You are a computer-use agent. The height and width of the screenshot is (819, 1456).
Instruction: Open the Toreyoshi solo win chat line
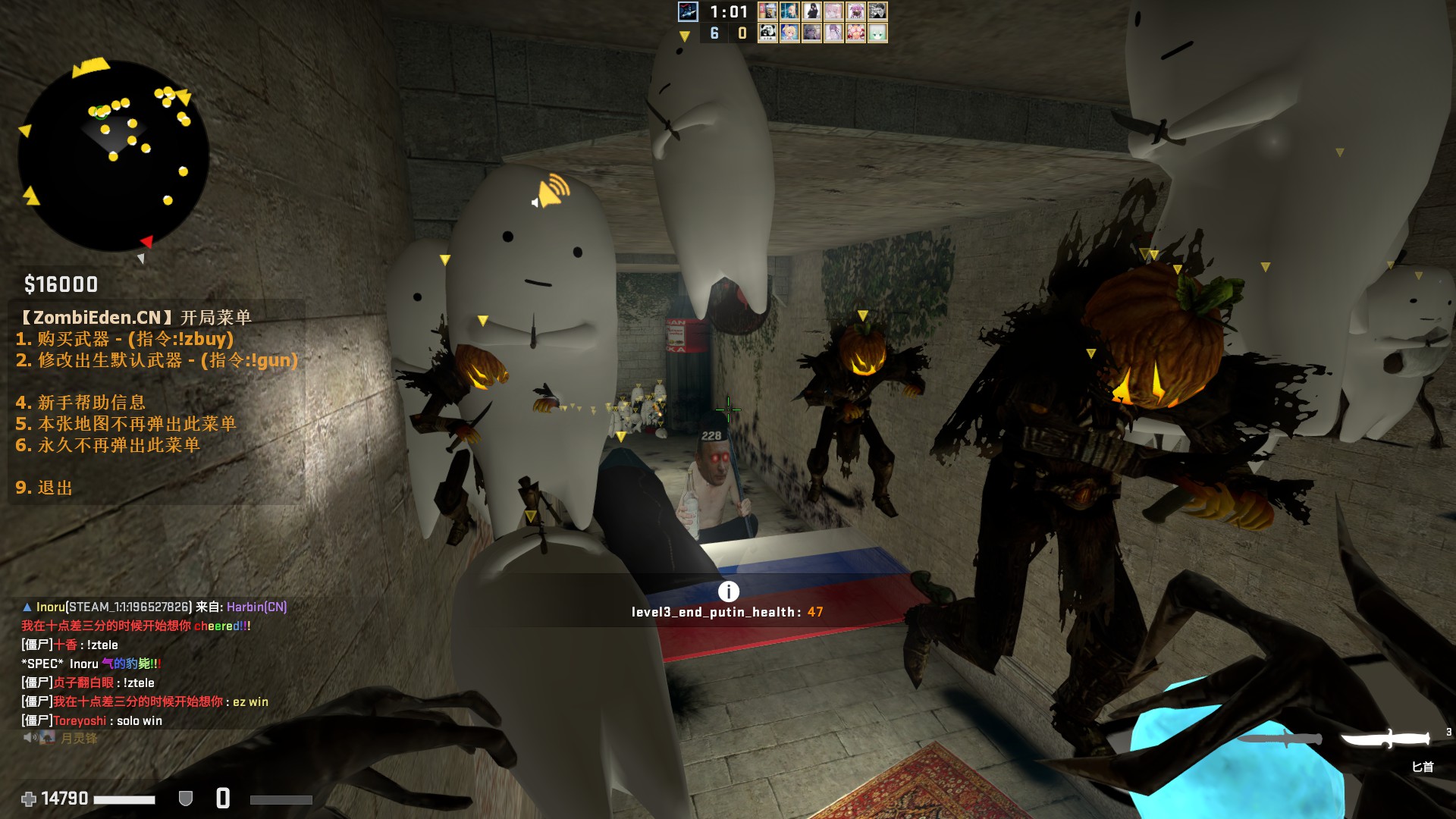point(92,720)
